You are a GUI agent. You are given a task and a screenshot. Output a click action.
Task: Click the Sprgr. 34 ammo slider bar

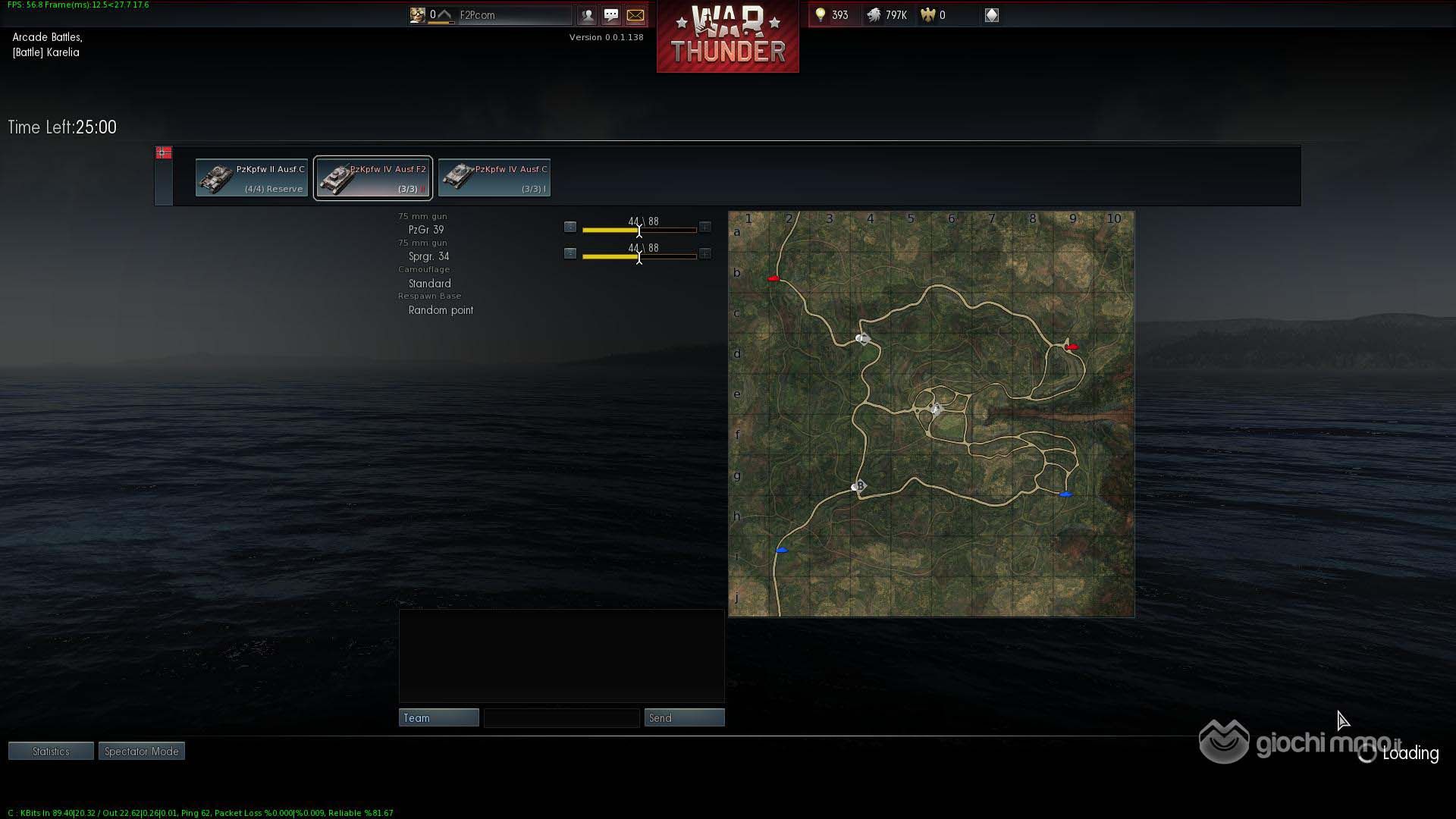639,256
